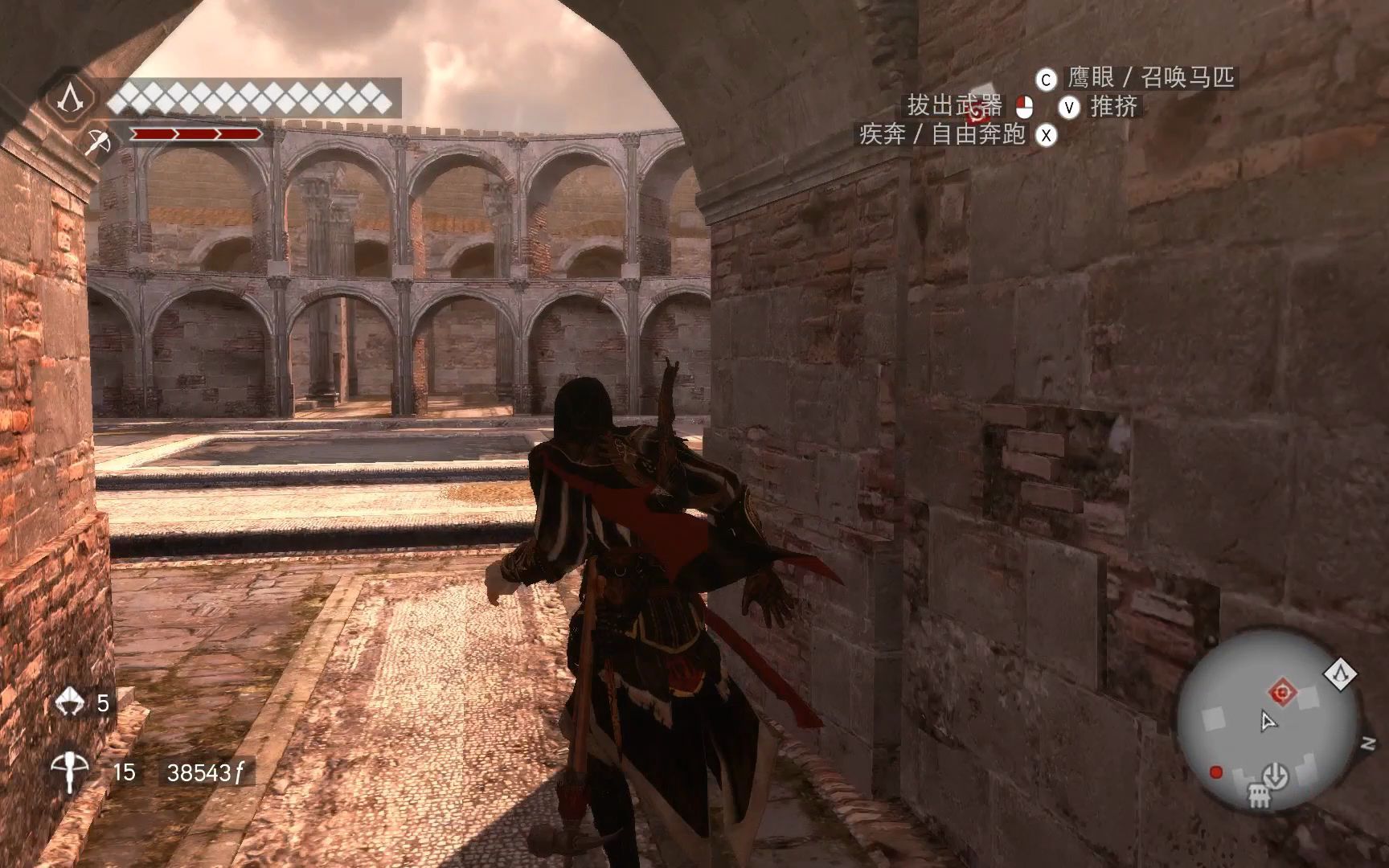This screenshot has height=868, width=1389.
Task: Click the red target marker on the minimap
Action: pos(1281,691)
